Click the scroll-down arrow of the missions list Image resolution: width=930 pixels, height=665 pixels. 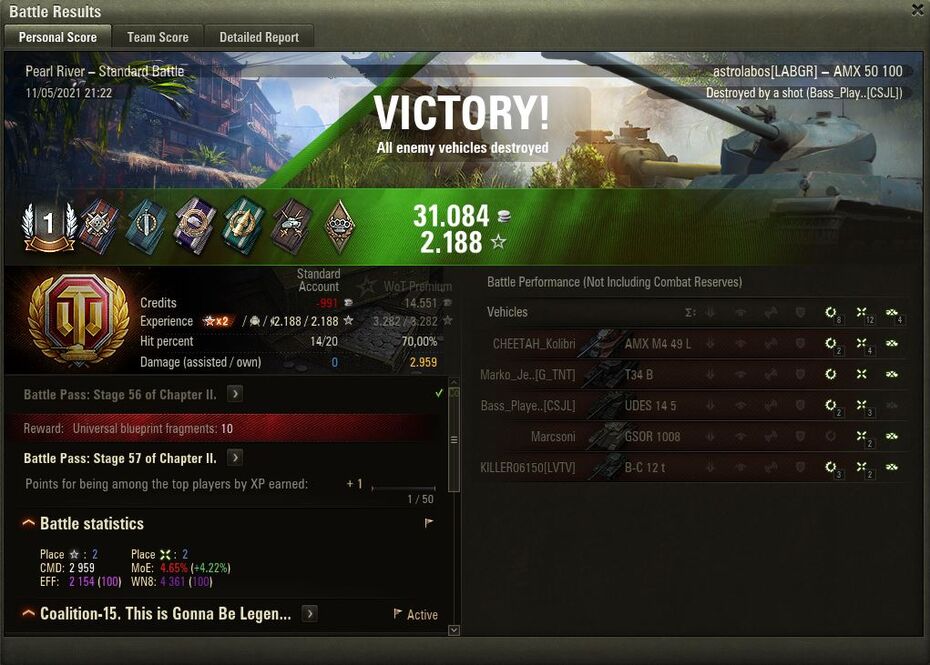point(454,630)
